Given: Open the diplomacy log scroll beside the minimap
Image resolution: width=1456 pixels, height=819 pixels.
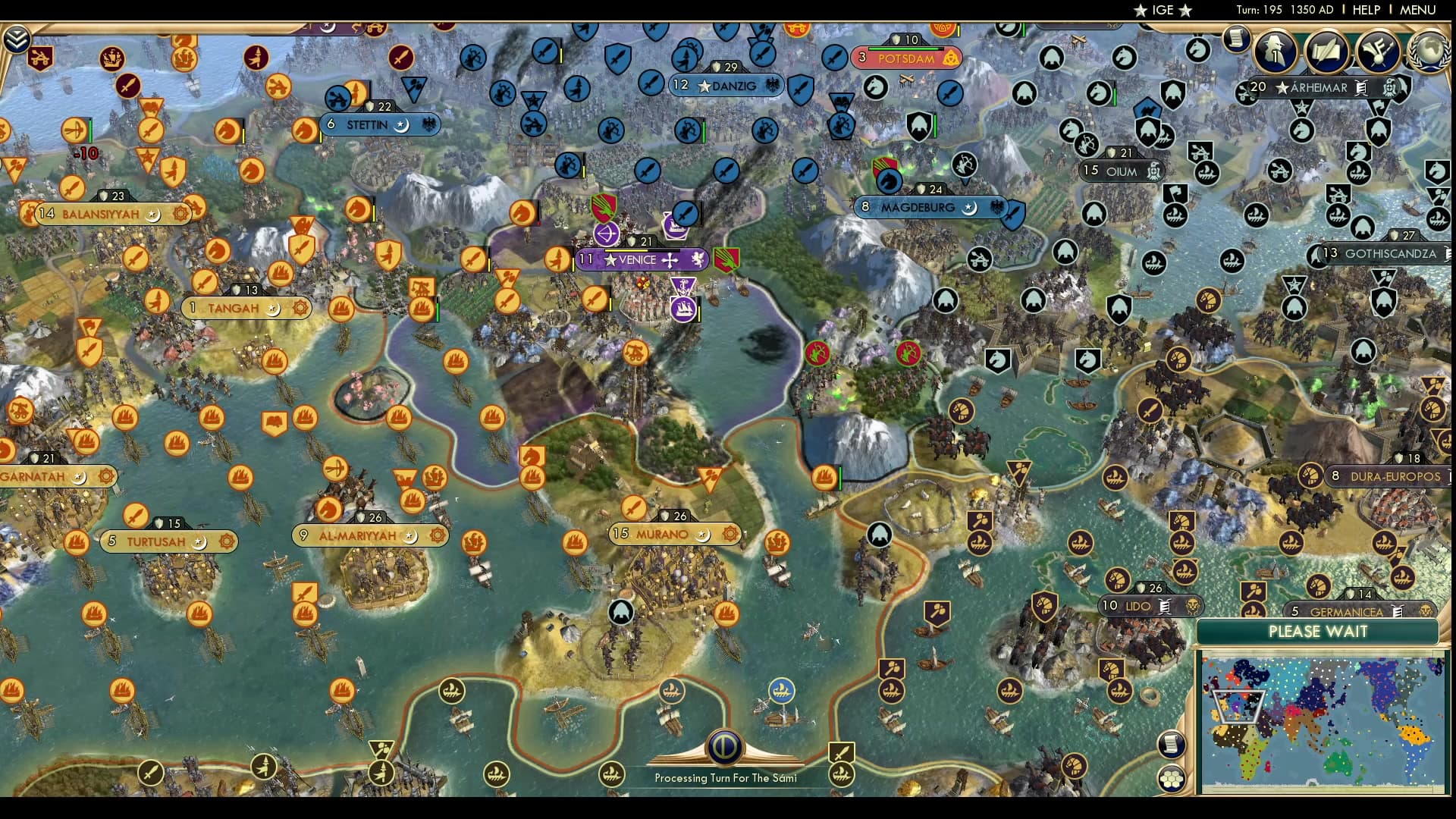Looking at the screenshot, I should click(x=1172, y=745).
